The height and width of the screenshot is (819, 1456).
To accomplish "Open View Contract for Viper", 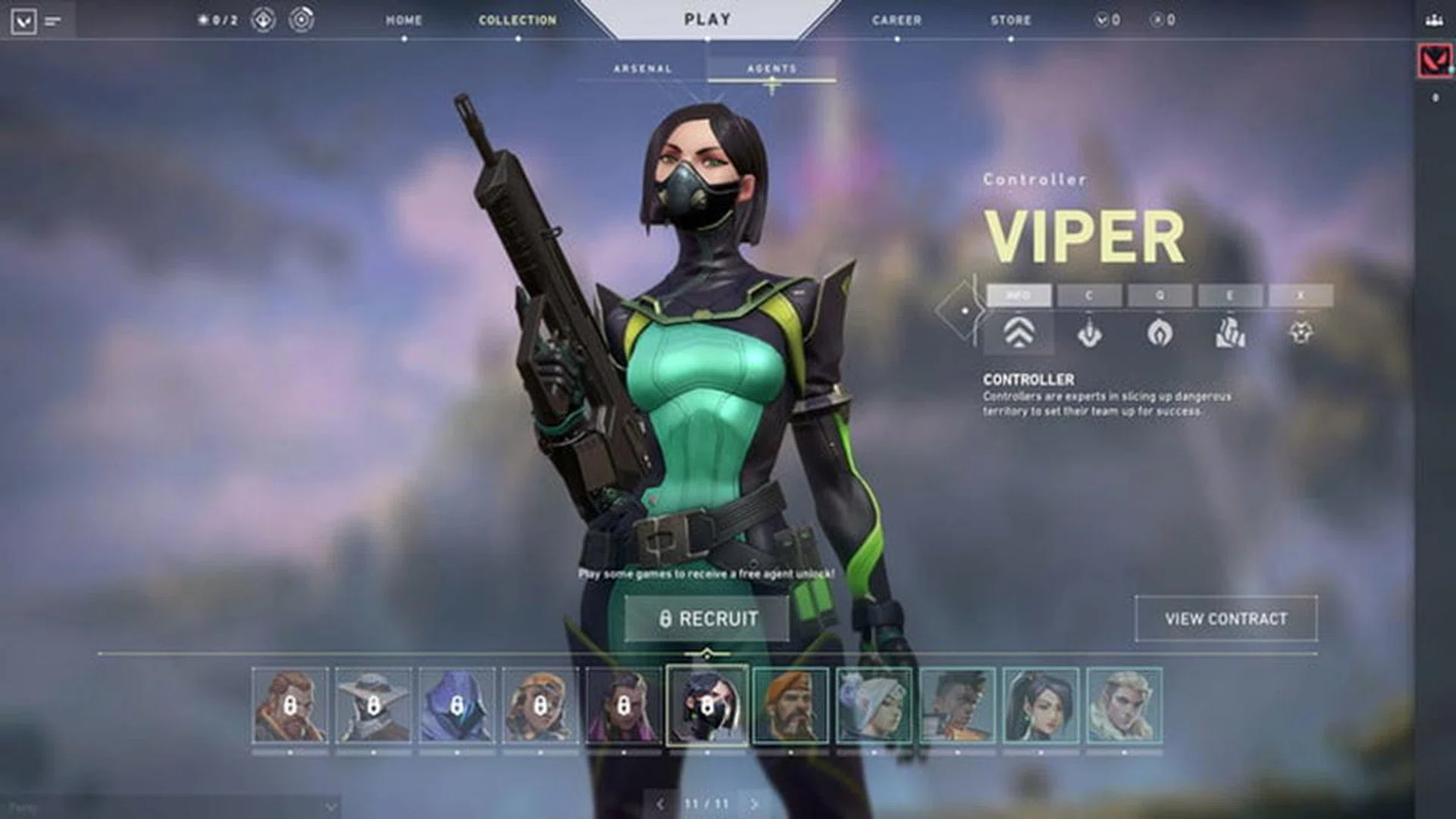I will pos(1225,619).
